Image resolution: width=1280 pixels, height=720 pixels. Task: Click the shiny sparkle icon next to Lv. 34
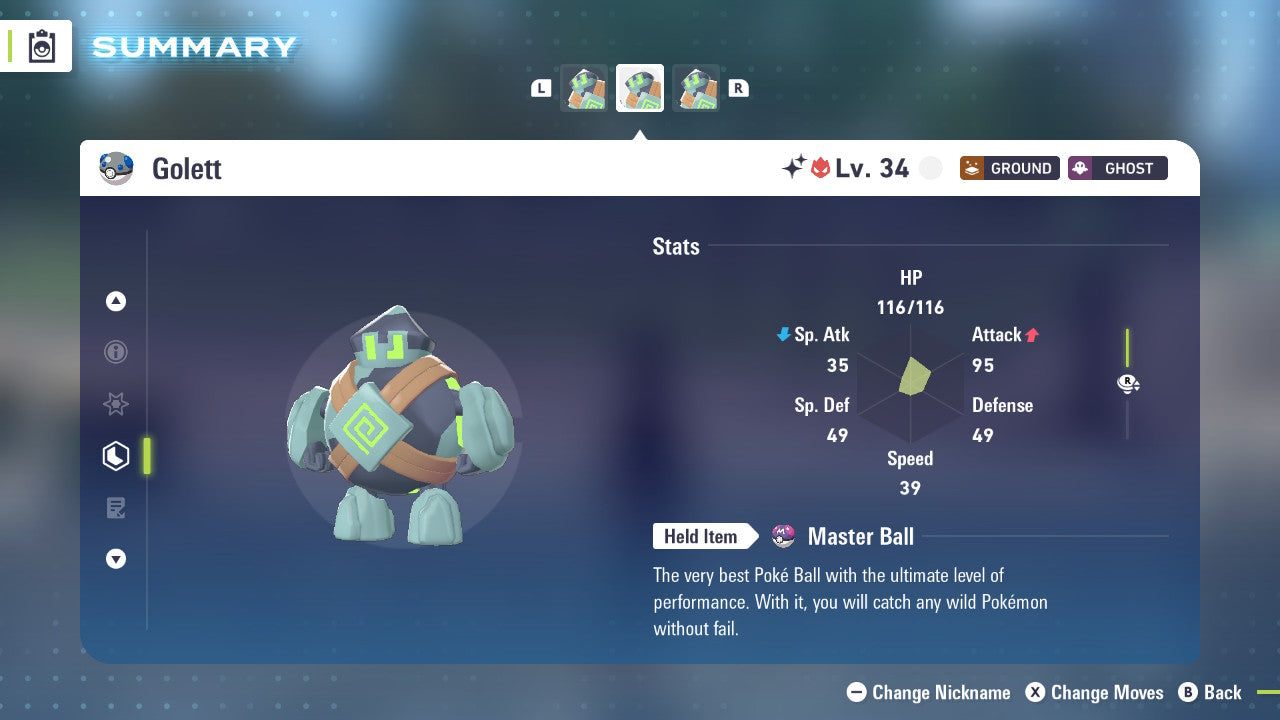click(x=793, y=167)
